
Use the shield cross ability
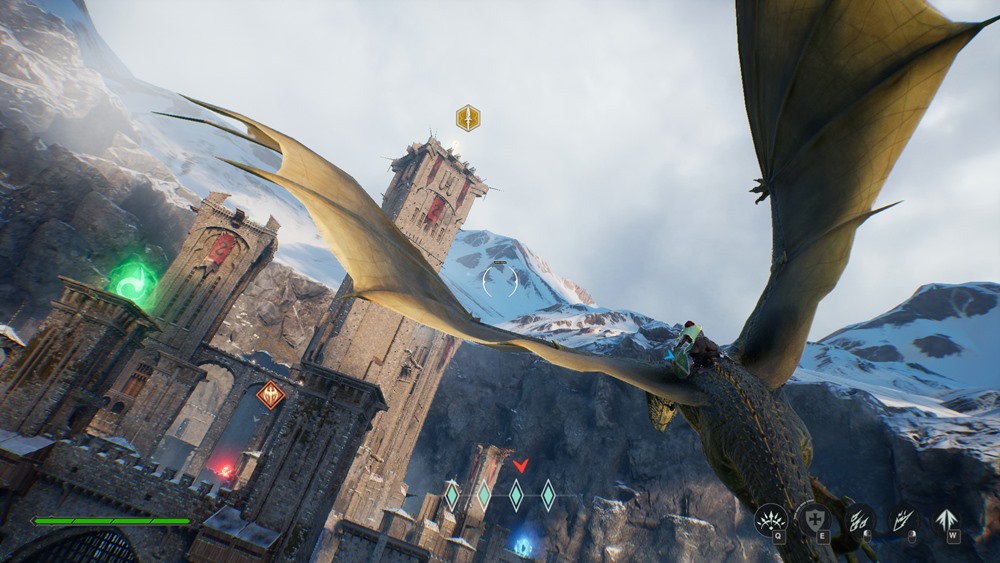click(813, 519)
